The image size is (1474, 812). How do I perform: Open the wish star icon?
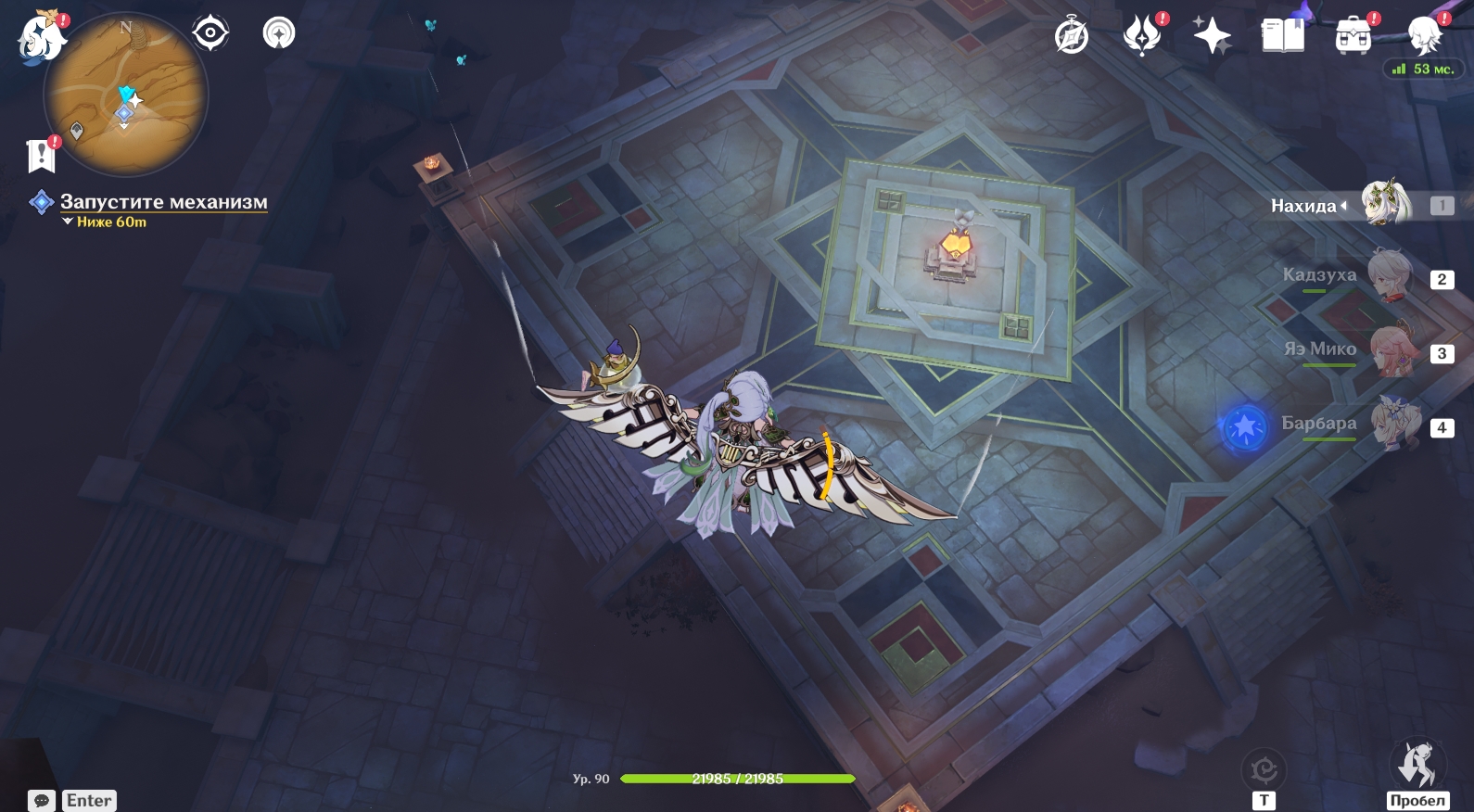(1212, 37)
